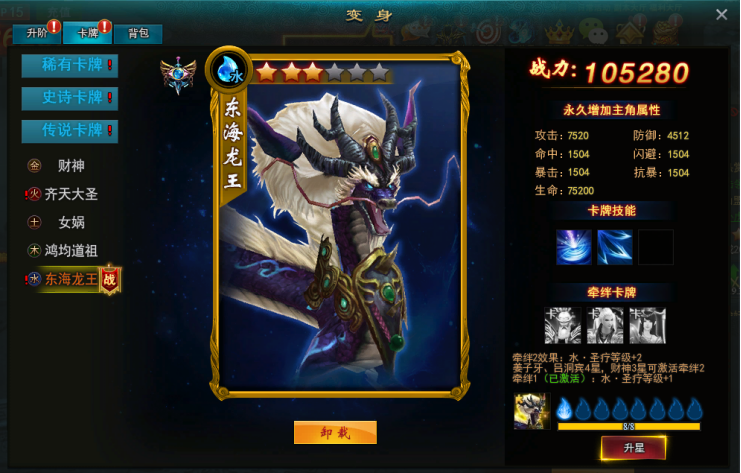Select the 史诗卡牌 category
741x473 pixels.
coord(70,98)
